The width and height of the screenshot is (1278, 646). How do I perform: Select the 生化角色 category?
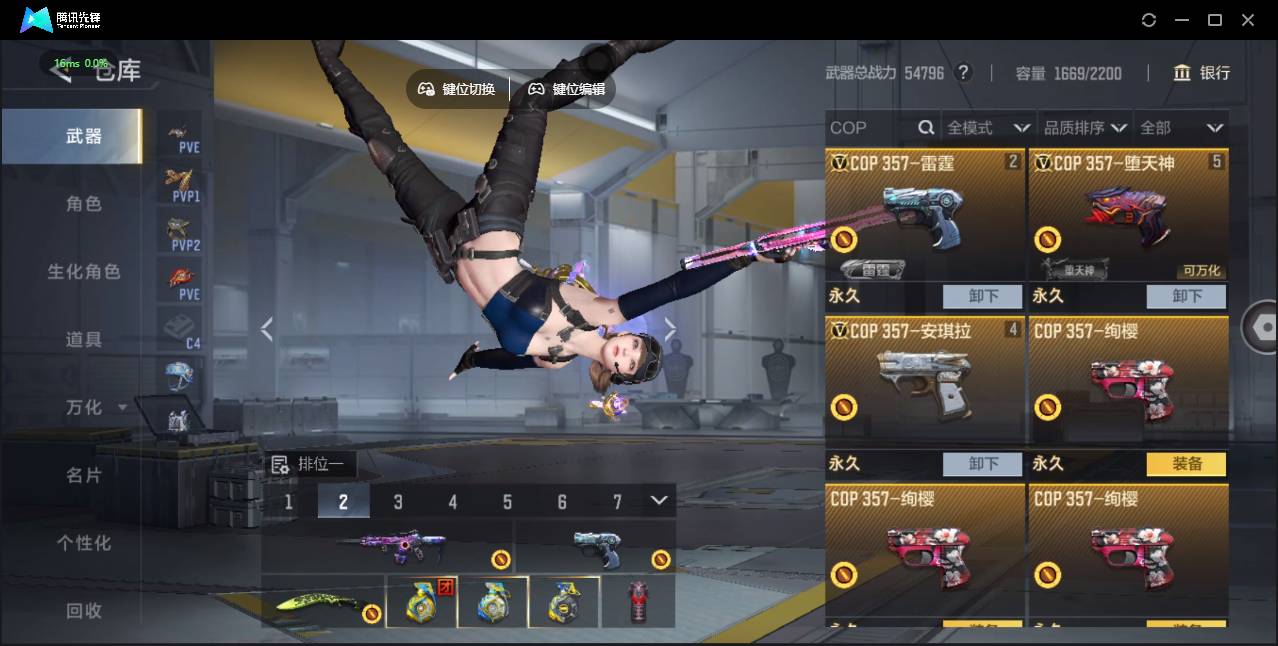click(84, 272)
